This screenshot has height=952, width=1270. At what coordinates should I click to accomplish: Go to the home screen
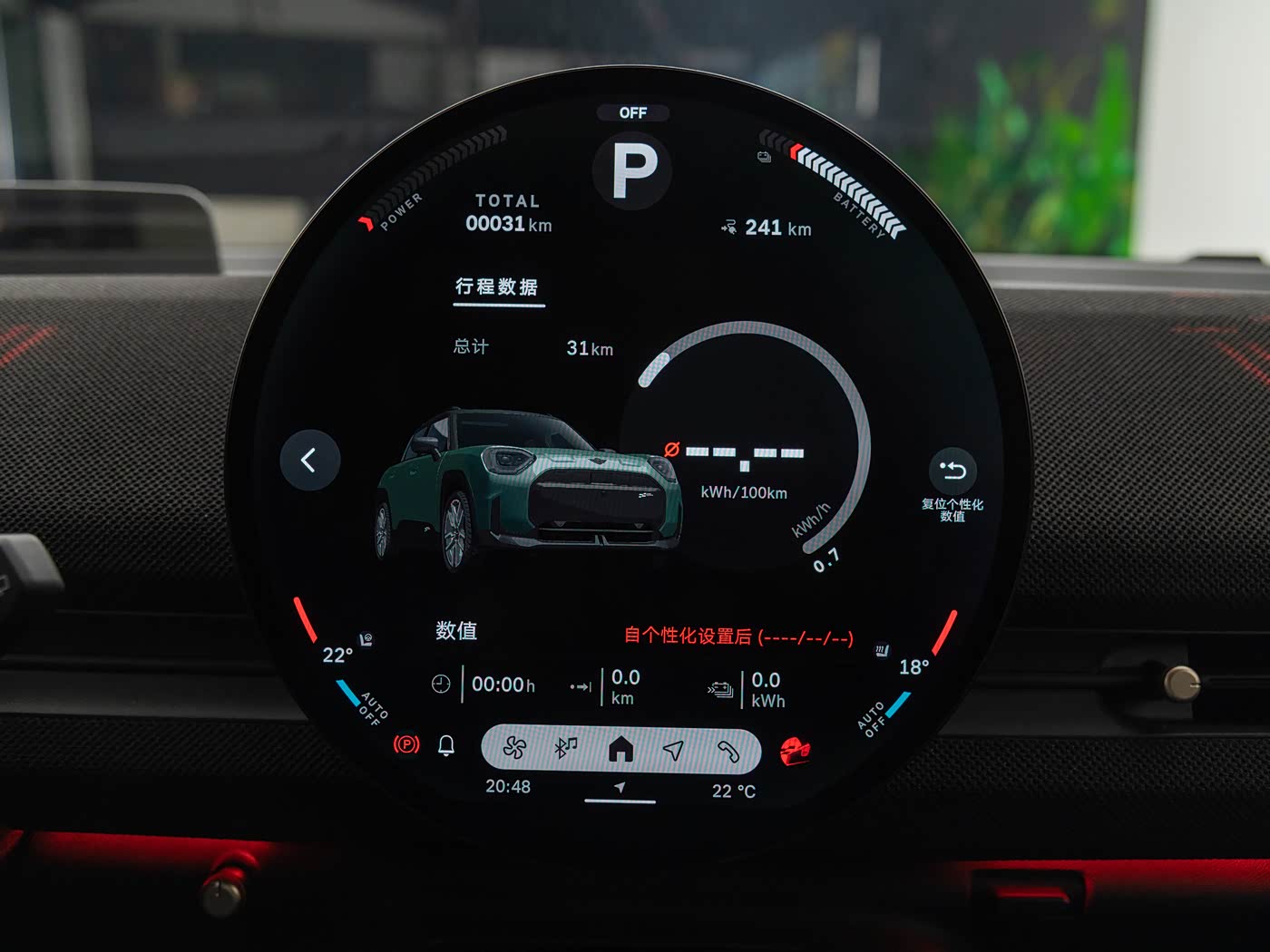[620, 749]
